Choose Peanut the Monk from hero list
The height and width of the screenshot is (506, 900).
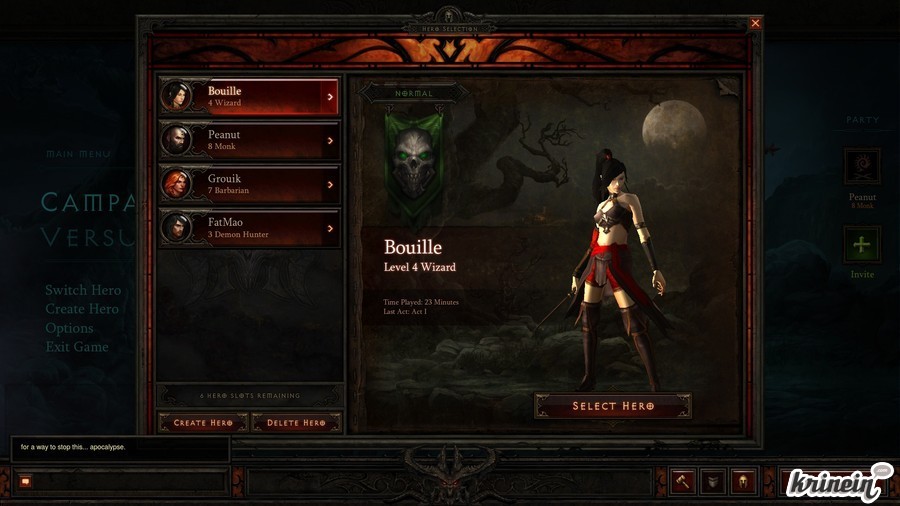[x=249, y=141]
